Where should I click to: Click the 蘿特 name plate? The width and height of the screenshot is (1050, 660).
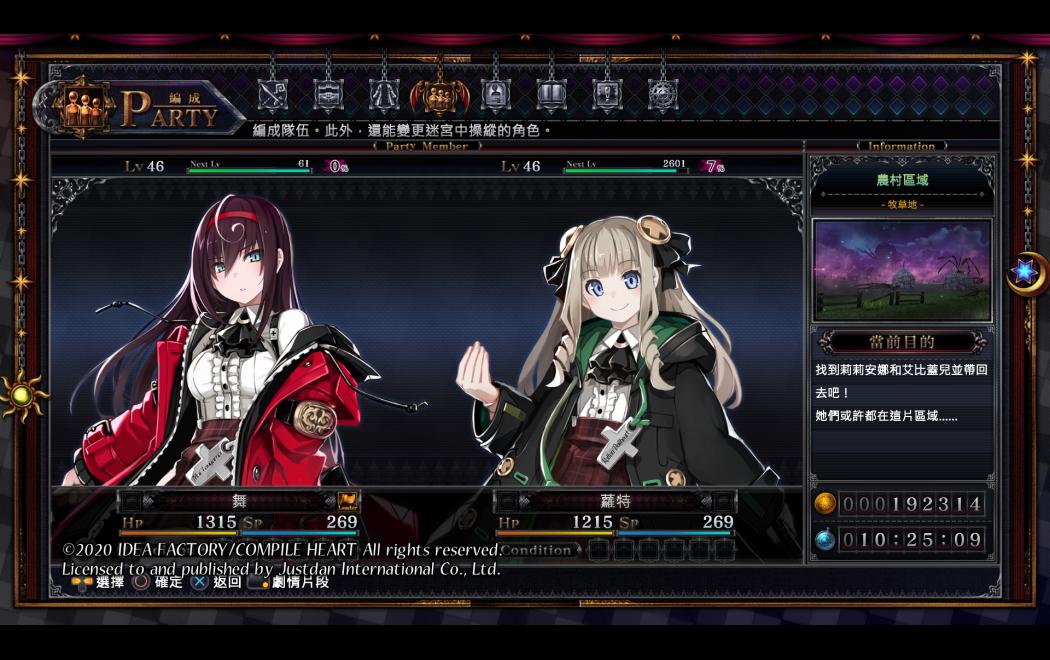(615, 501)
